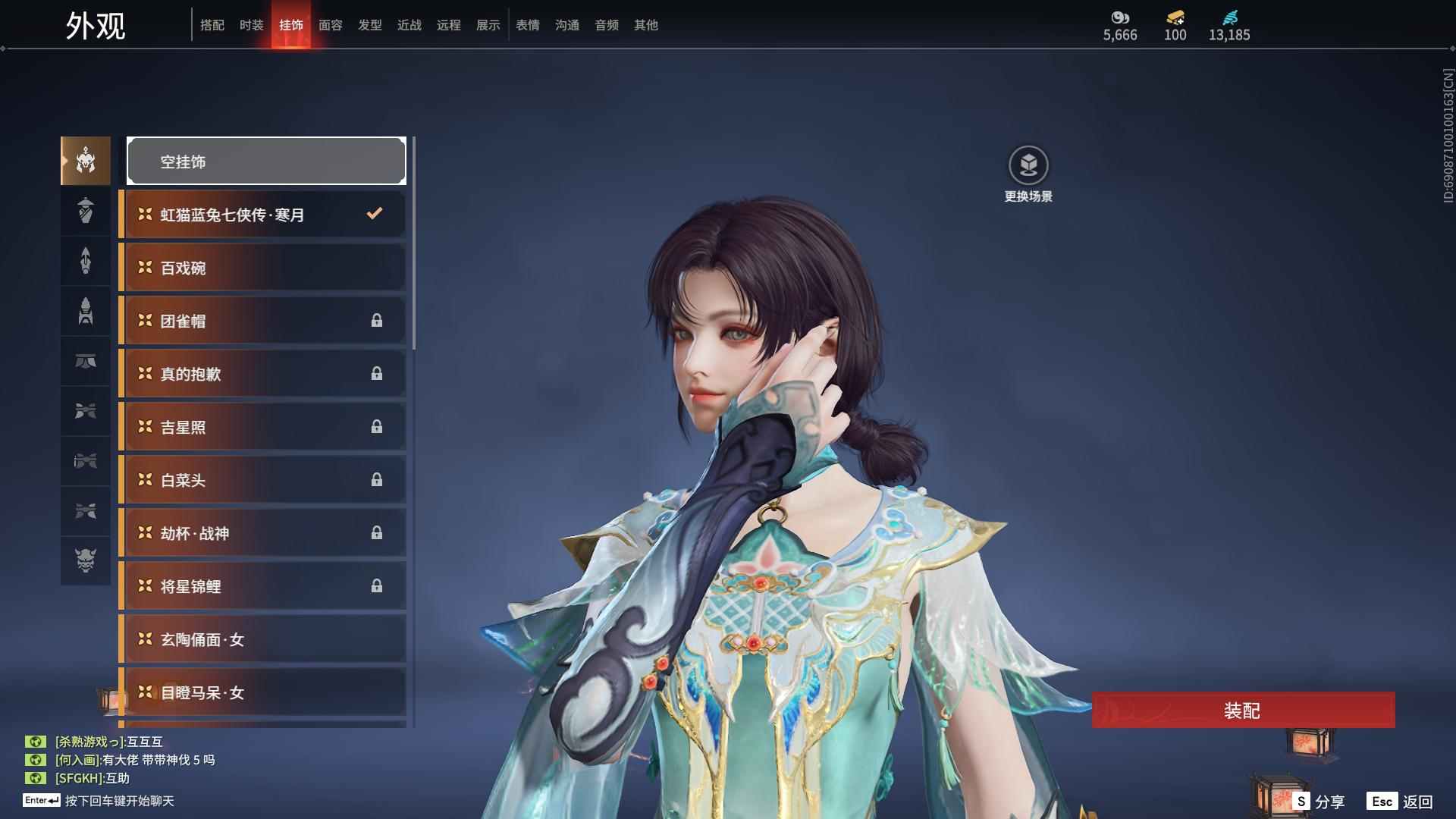Open 更换场景 scene change

coord(1028,166)
